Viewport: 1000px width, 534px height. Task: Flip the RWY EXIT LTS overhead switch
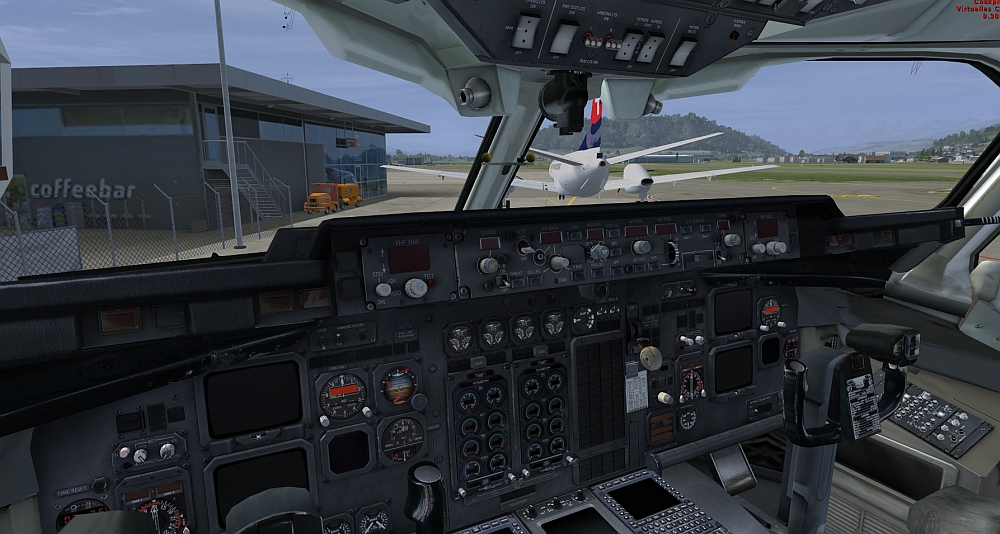pos(564,38)
